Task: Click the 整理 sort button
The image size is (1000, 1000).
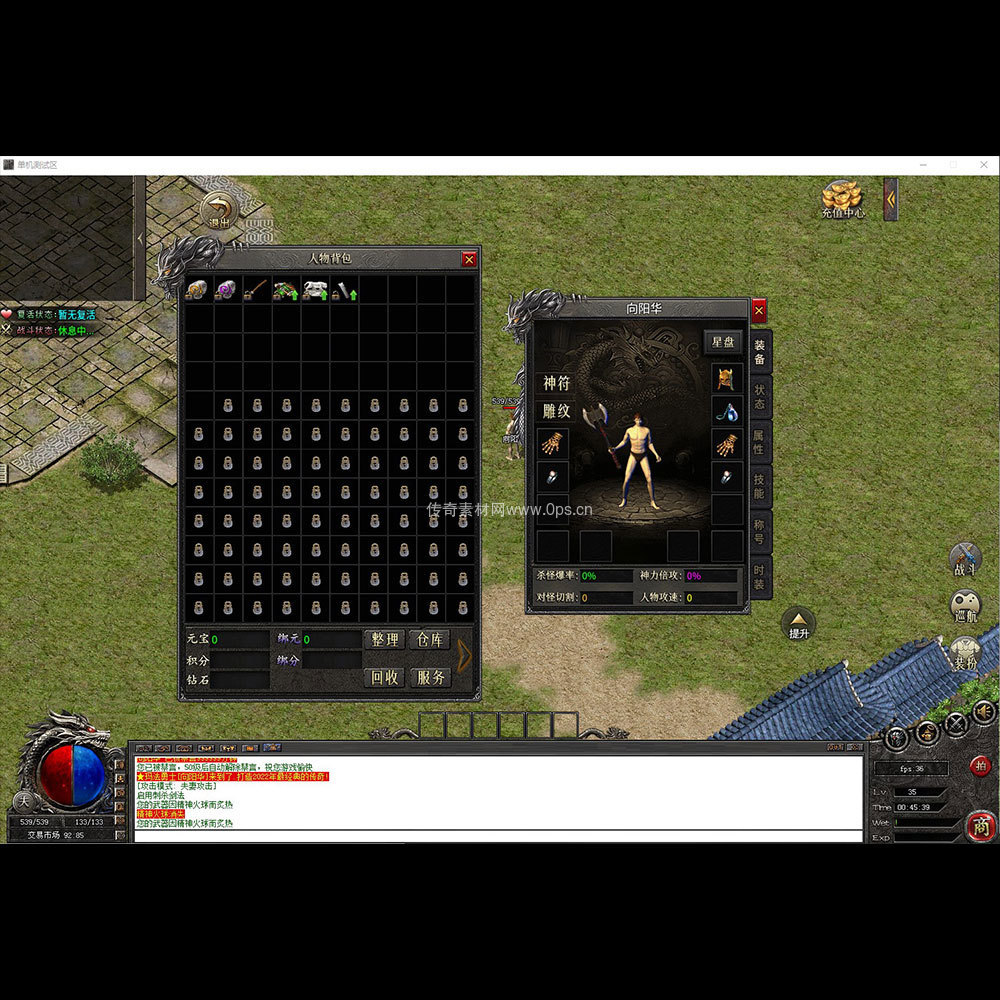Action: [384, 640]
